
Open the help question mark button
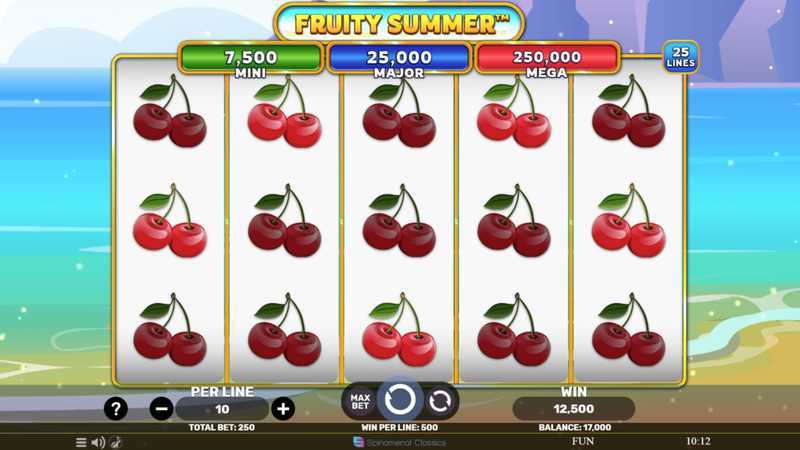click(x=116, y=408)
